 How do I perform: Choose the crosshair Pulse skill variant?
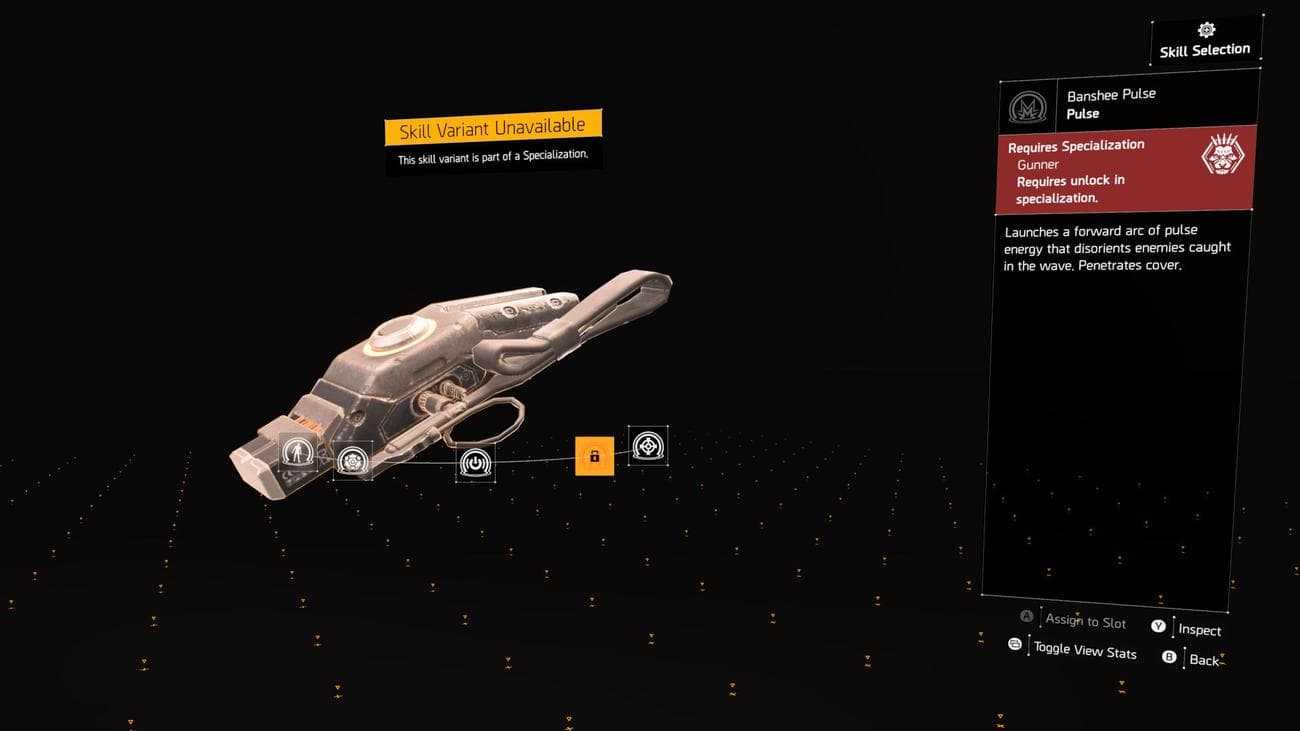(648, 446)
